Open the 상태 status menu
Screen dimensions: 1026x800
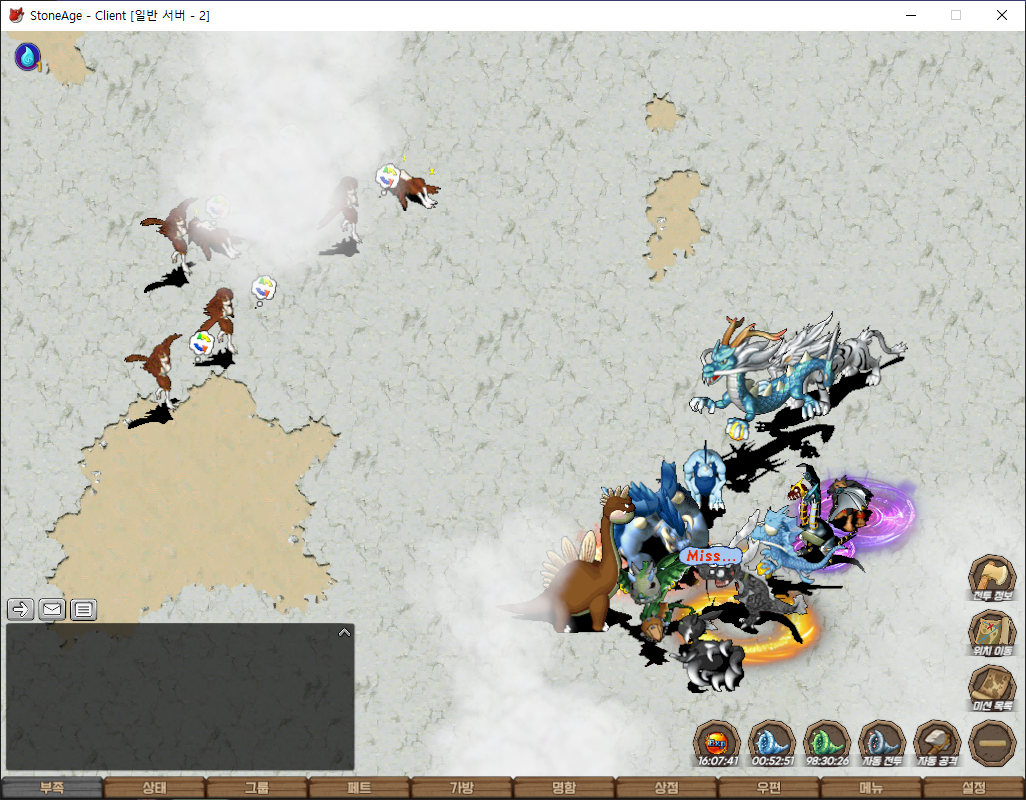click(154, 788)
